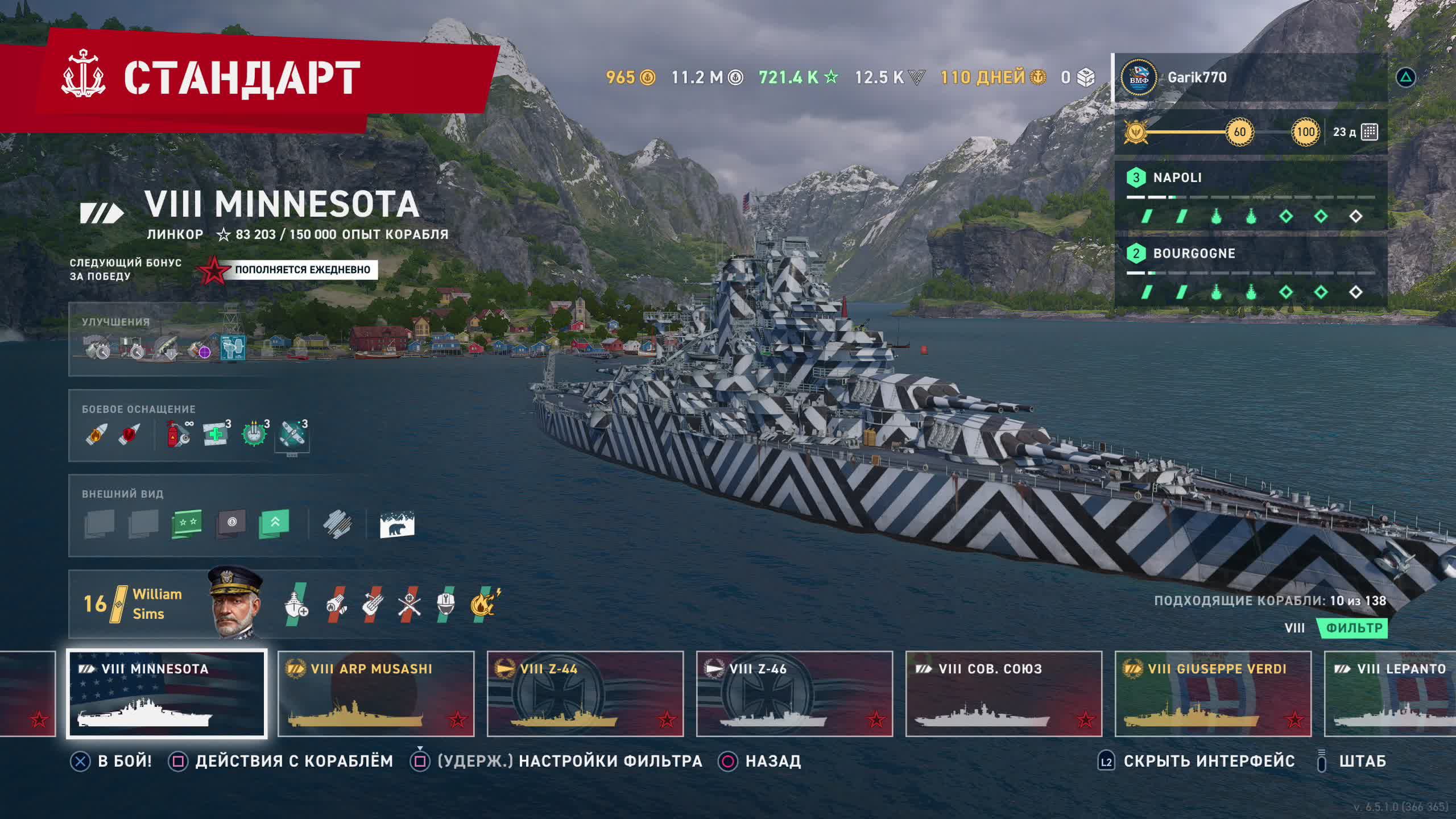Open the polar bear camouflage slot
Viewport: 1456px width, 819px height.
pos(397,524)
